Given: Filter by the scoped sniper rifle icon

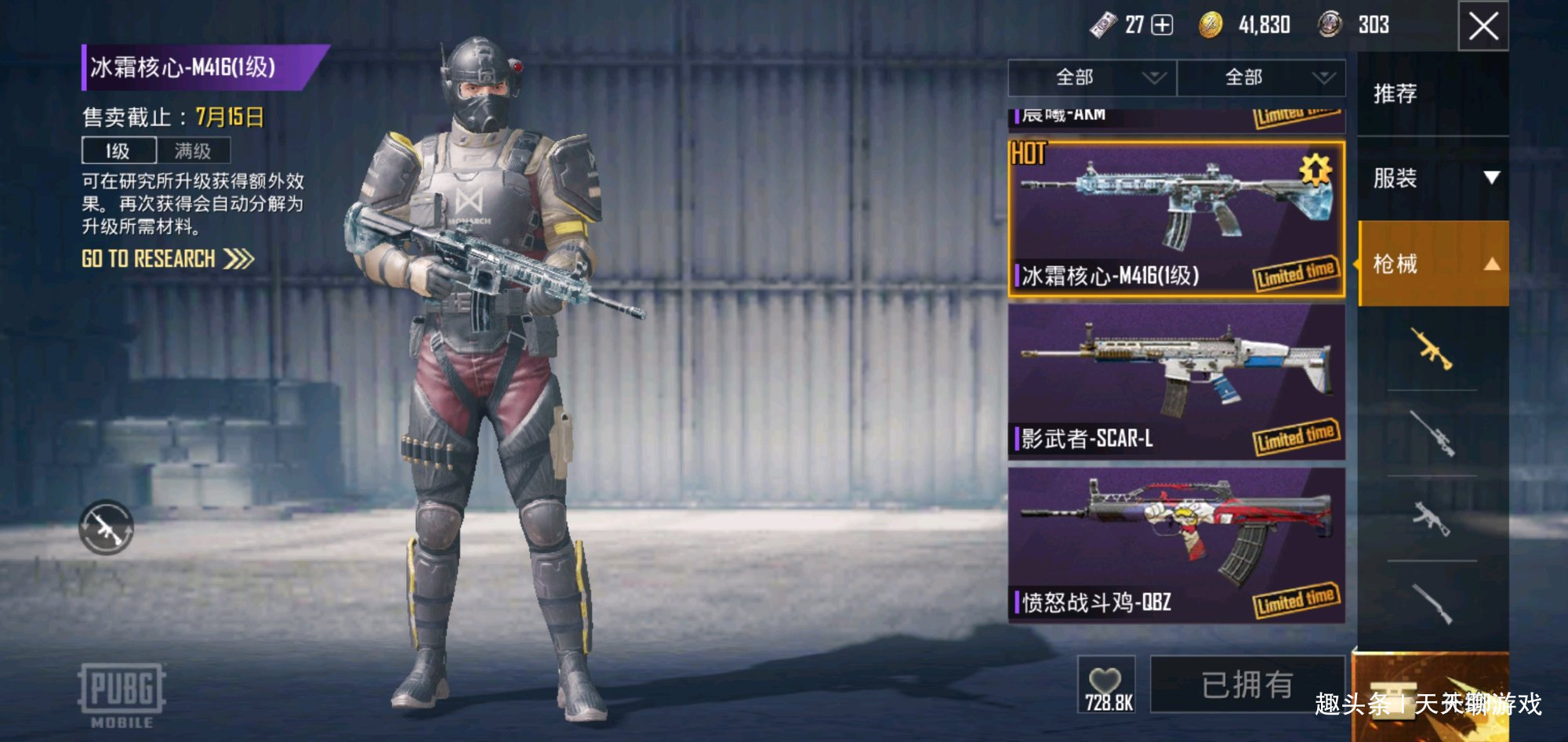Looking at the screenshot, I should (1432, 433).
